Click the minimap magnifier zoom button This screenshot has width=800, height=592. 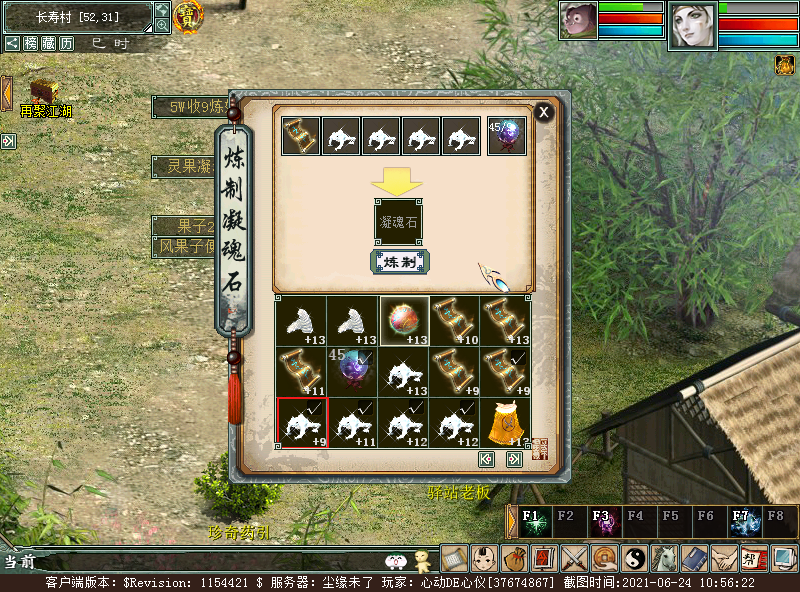coord(162,25)
